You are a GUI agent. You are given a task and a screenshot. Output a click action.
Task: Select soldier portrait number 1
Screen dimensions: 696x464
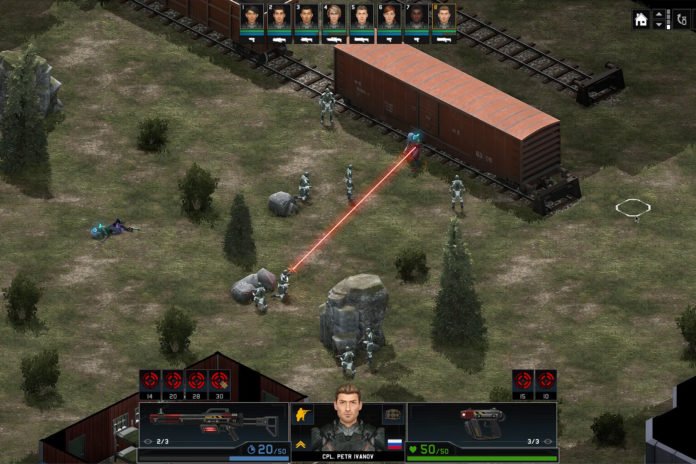pos(252,18)
